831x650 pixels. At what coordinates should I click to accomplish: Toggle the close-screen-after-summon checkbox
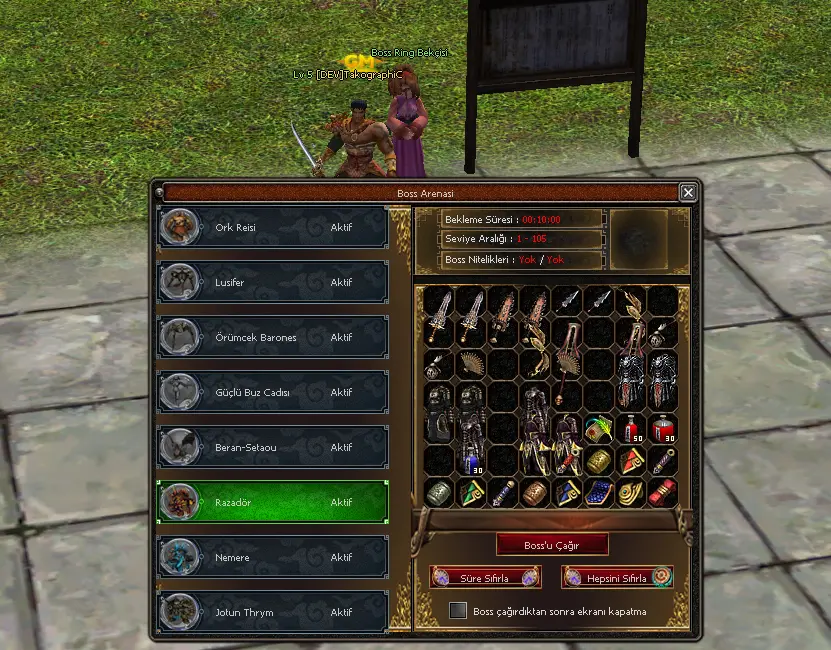pyautogui.click(x=458, y=611)
